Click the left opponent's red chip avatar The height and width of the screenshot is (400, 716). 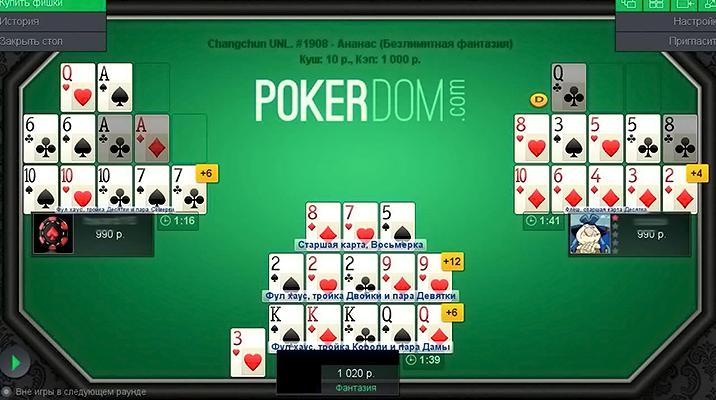click(53, 234)
